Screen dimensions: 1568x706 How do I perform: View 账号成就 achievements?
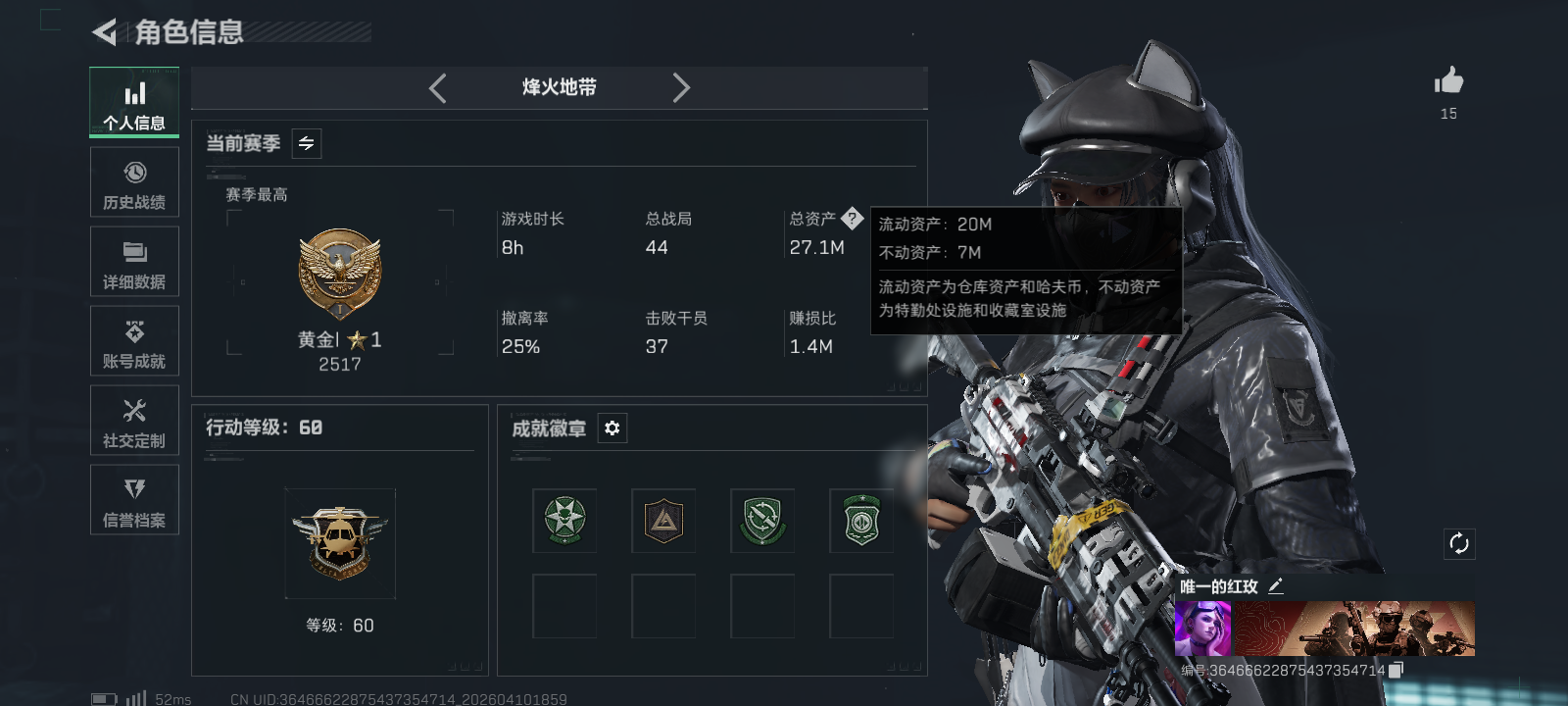coord(134,341)
